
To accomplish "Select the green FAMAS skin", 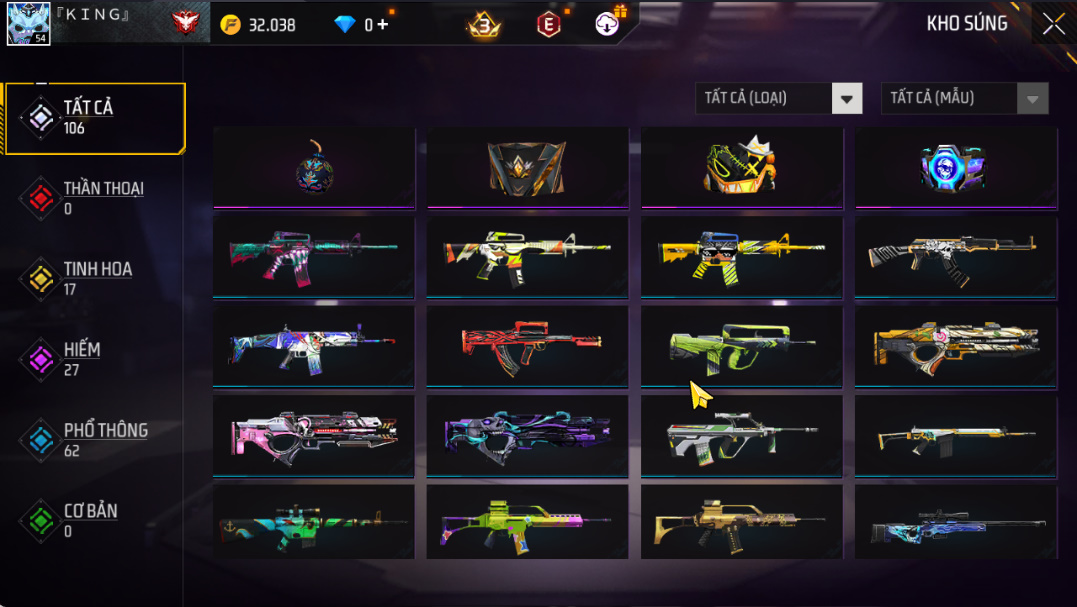I will (742, 346).
